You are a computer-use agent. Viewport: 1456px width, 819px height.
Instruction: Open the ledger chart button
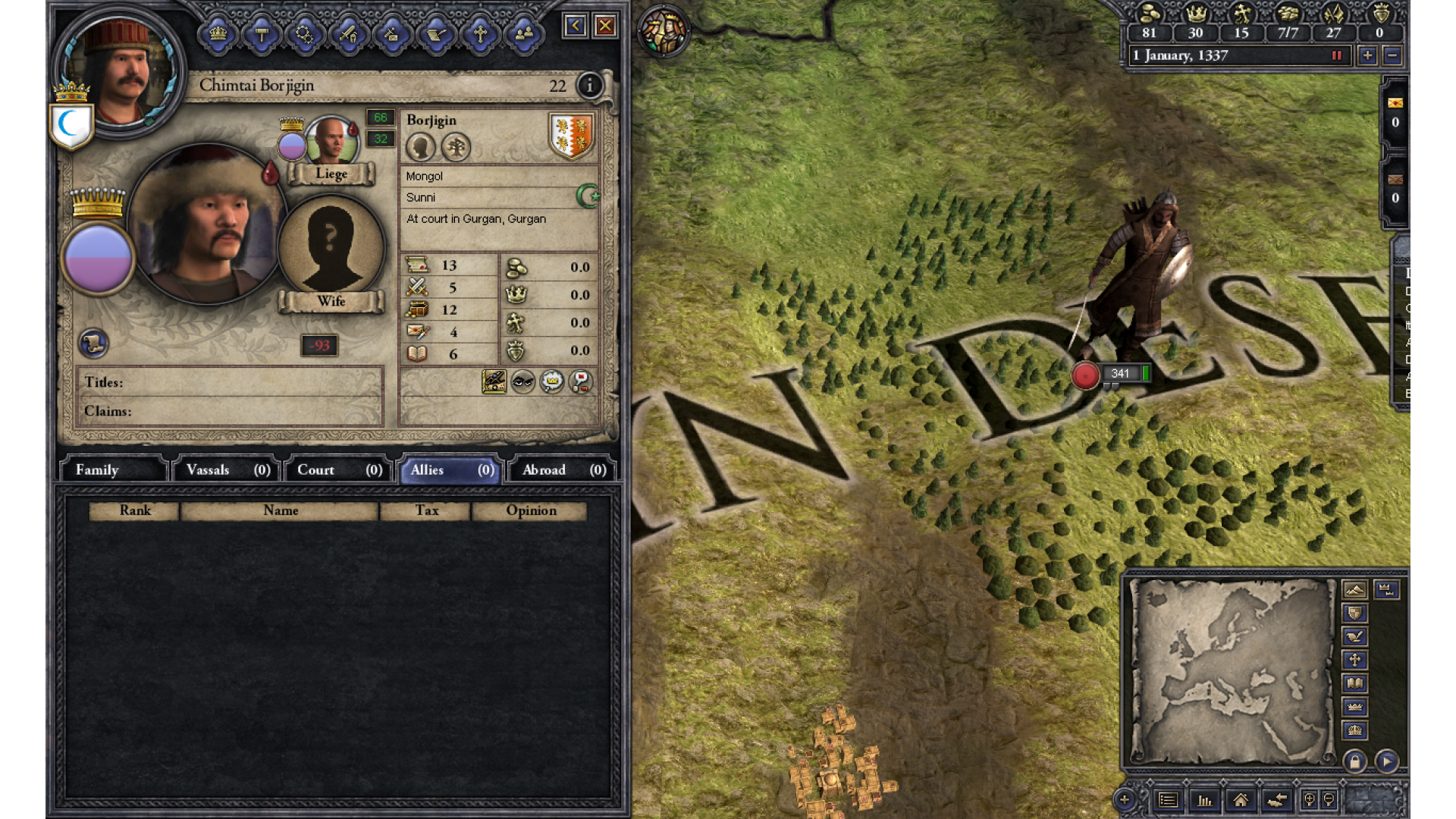pyautogui.click(x=1204, y=800)
